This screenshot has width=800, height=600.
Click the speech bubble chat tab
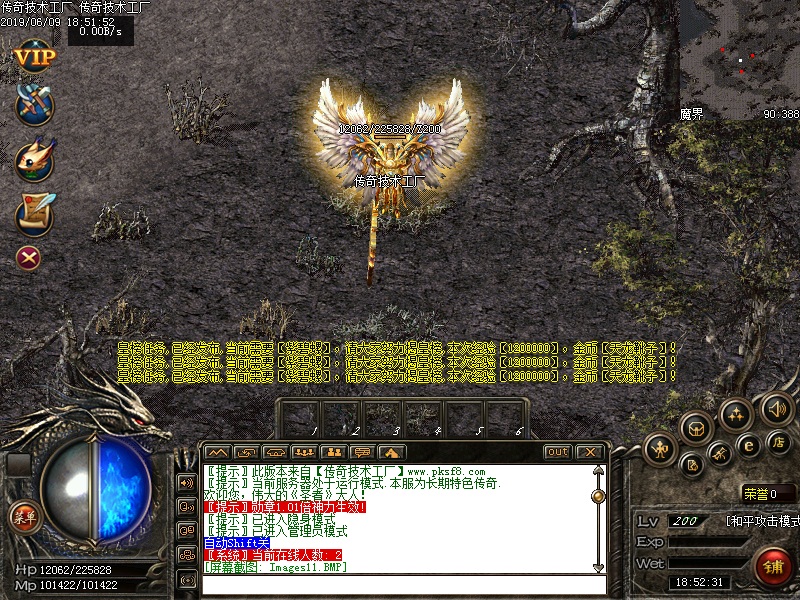362,452
